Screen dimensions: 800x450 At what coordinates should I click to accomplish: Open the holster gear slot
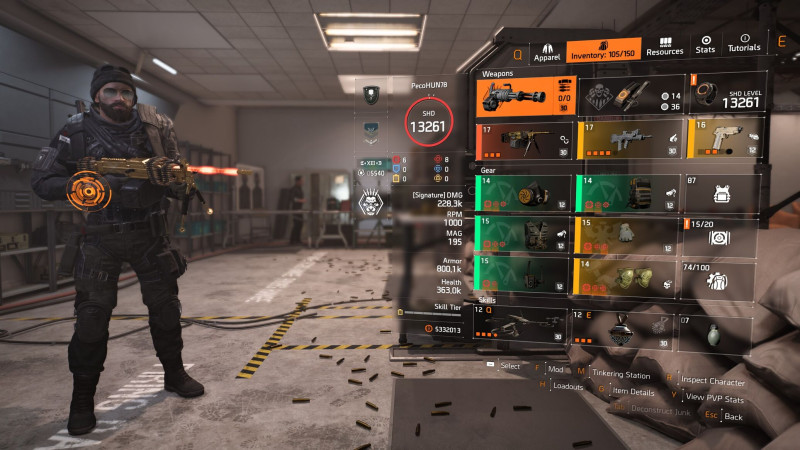click(x=524, y=276)
